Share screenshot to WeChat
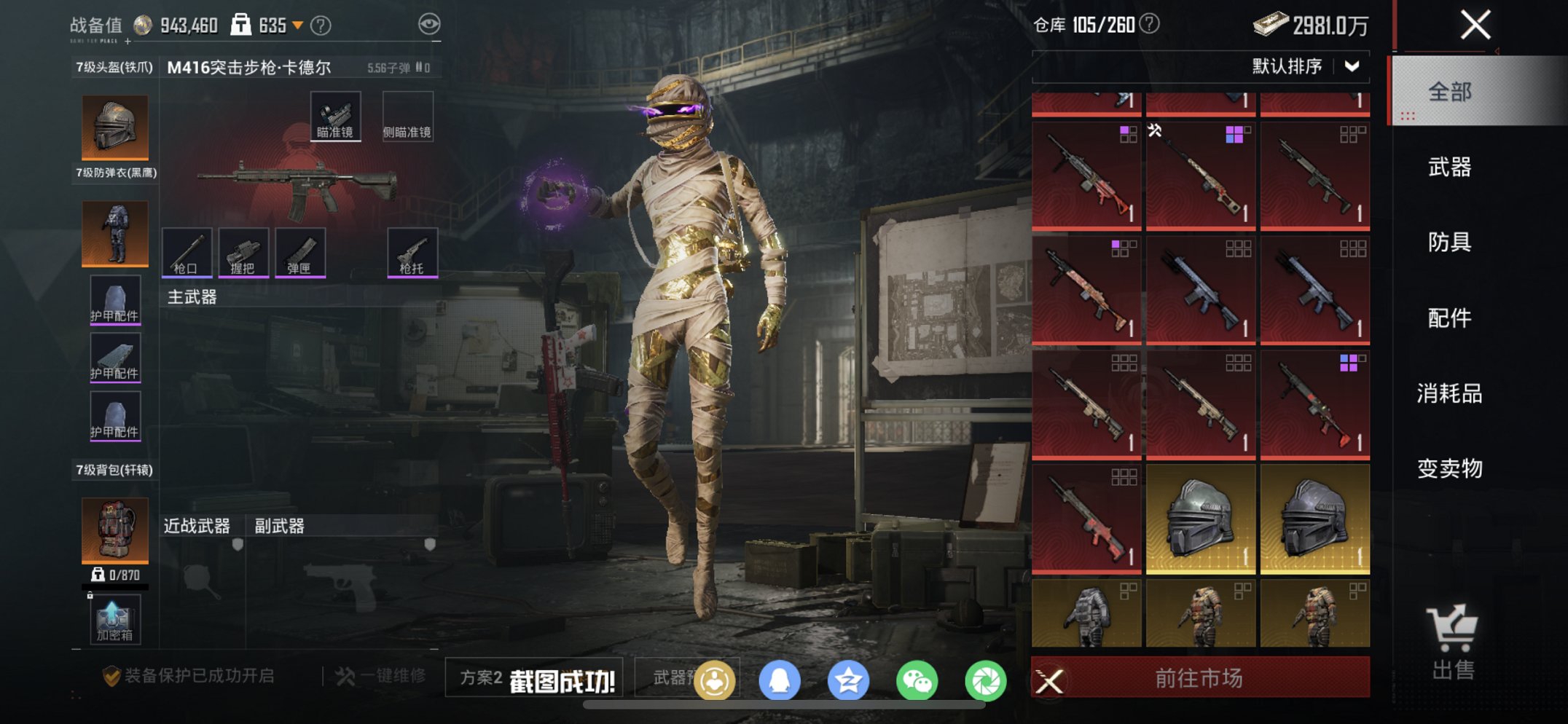The height and width of the screenshot is (724, 1568). [x=917, y=681]
